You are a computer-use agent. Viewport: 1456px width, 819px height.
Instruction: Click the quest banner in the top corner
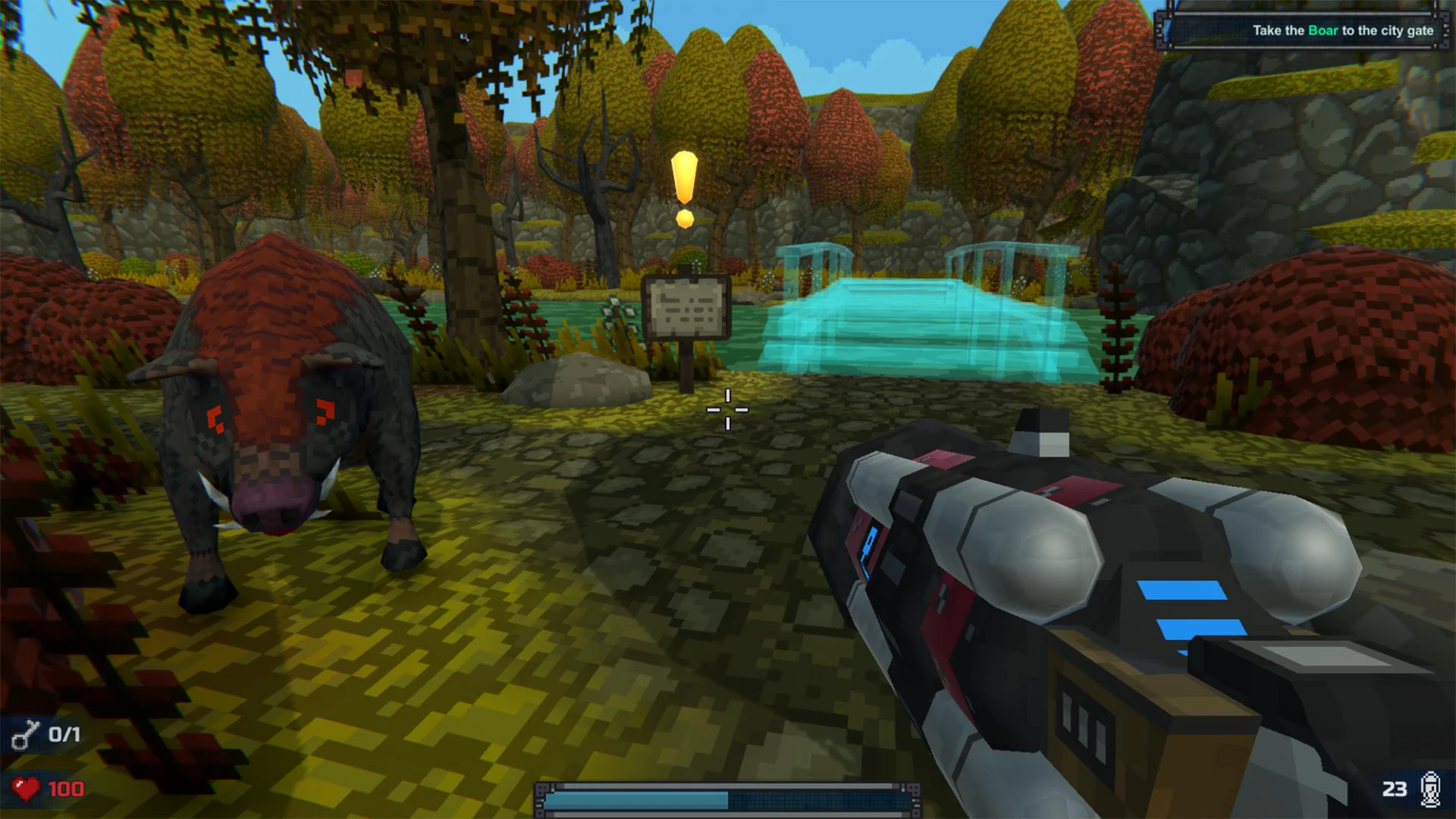pos(1304,31)
